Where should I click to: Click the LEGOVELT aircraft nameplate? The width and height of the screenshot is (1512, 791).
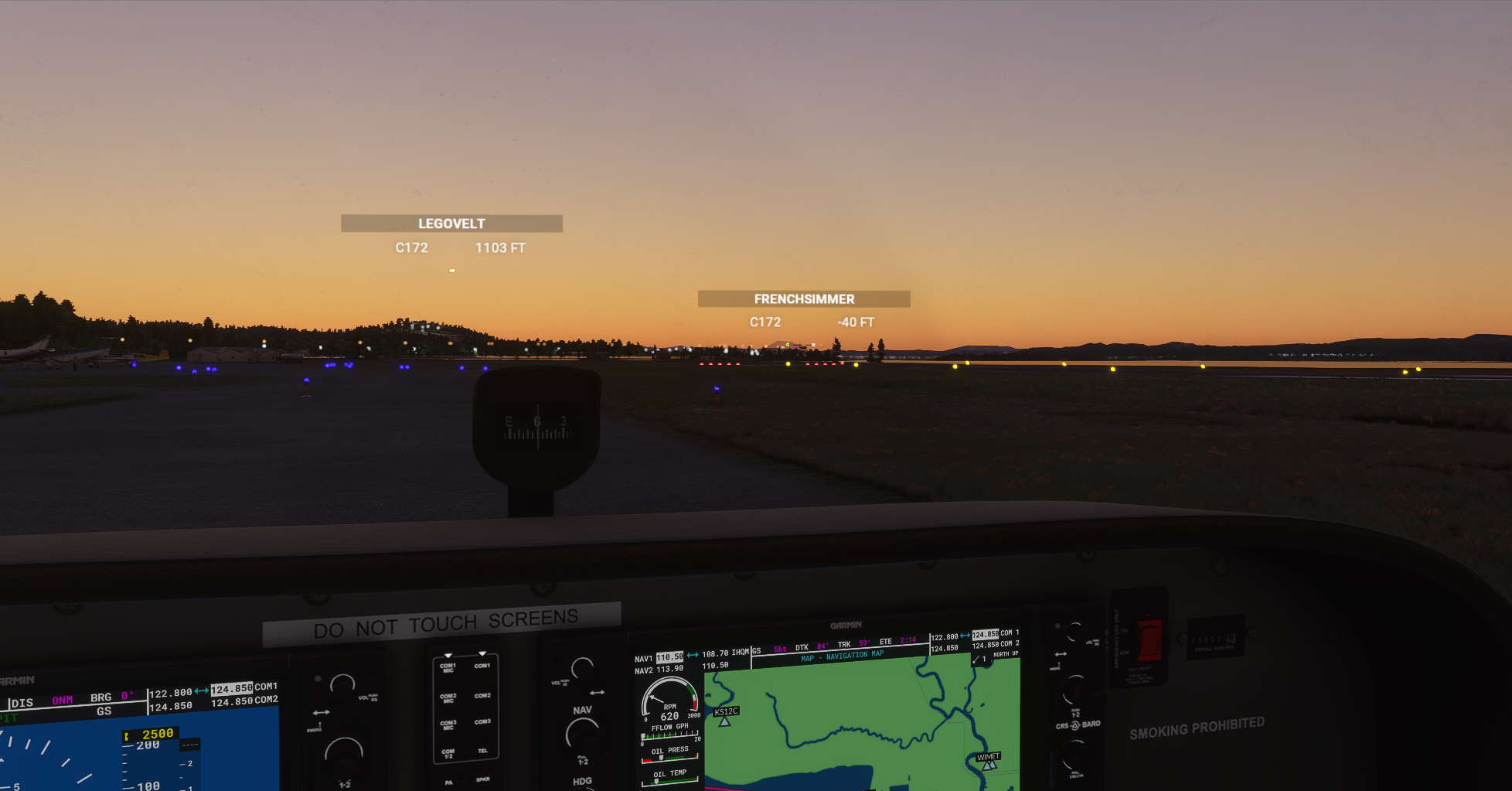(x=451, y=223)
